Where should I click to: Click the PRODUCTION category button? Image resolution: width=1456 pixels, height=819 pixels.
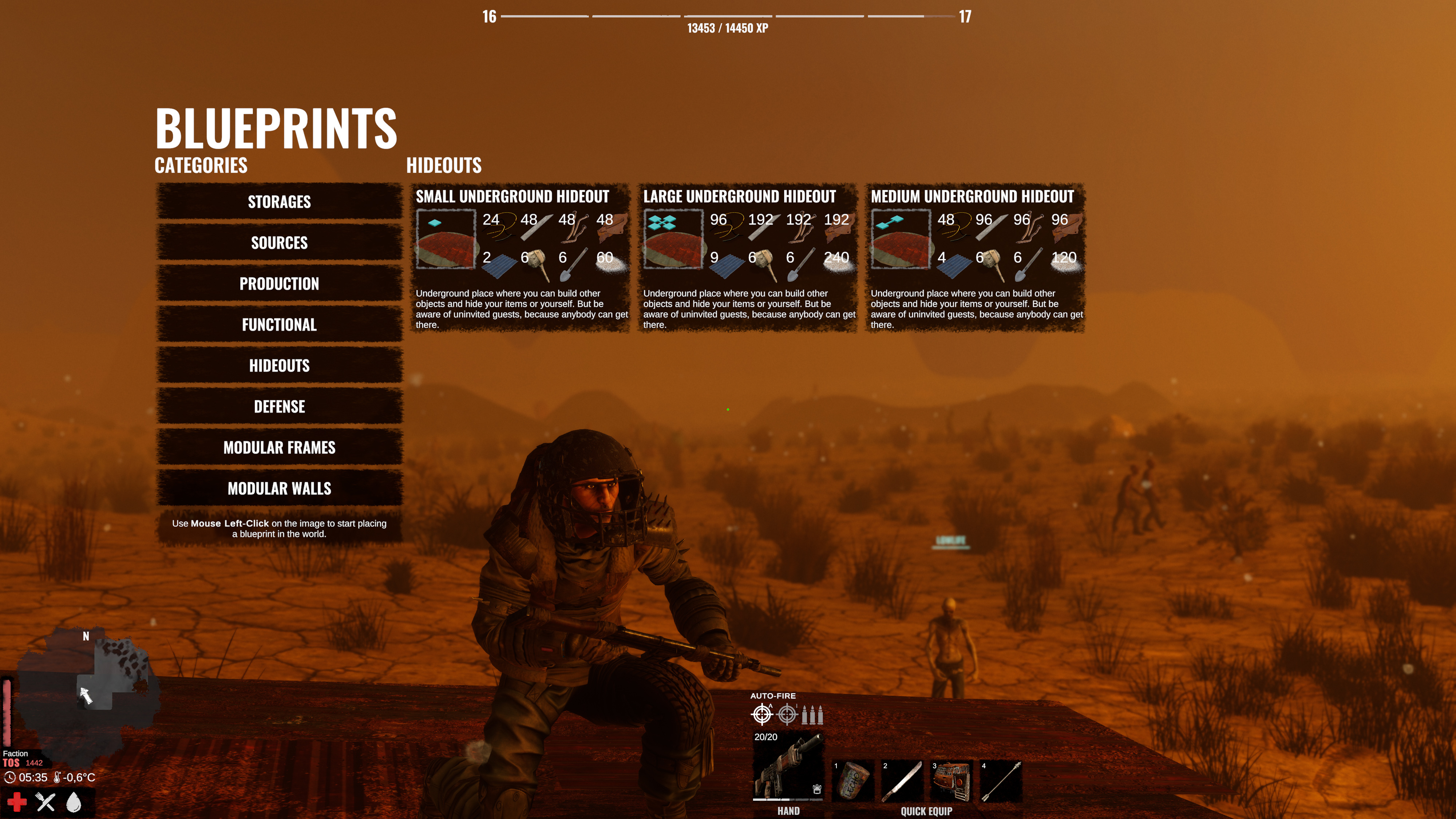(x=279, y=284)
